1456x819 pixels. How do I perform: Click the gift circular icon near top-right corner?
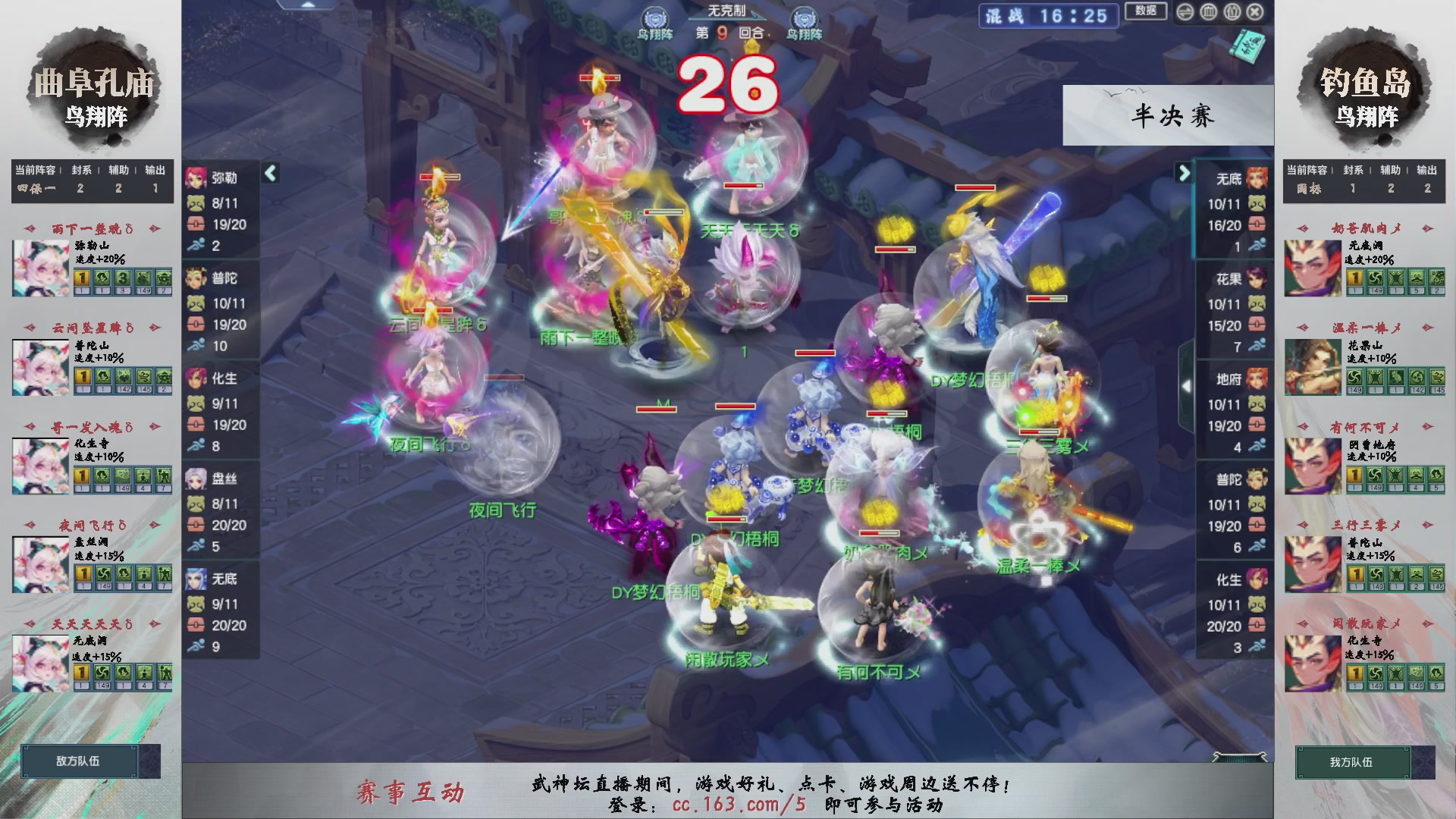pos(1232,12)
